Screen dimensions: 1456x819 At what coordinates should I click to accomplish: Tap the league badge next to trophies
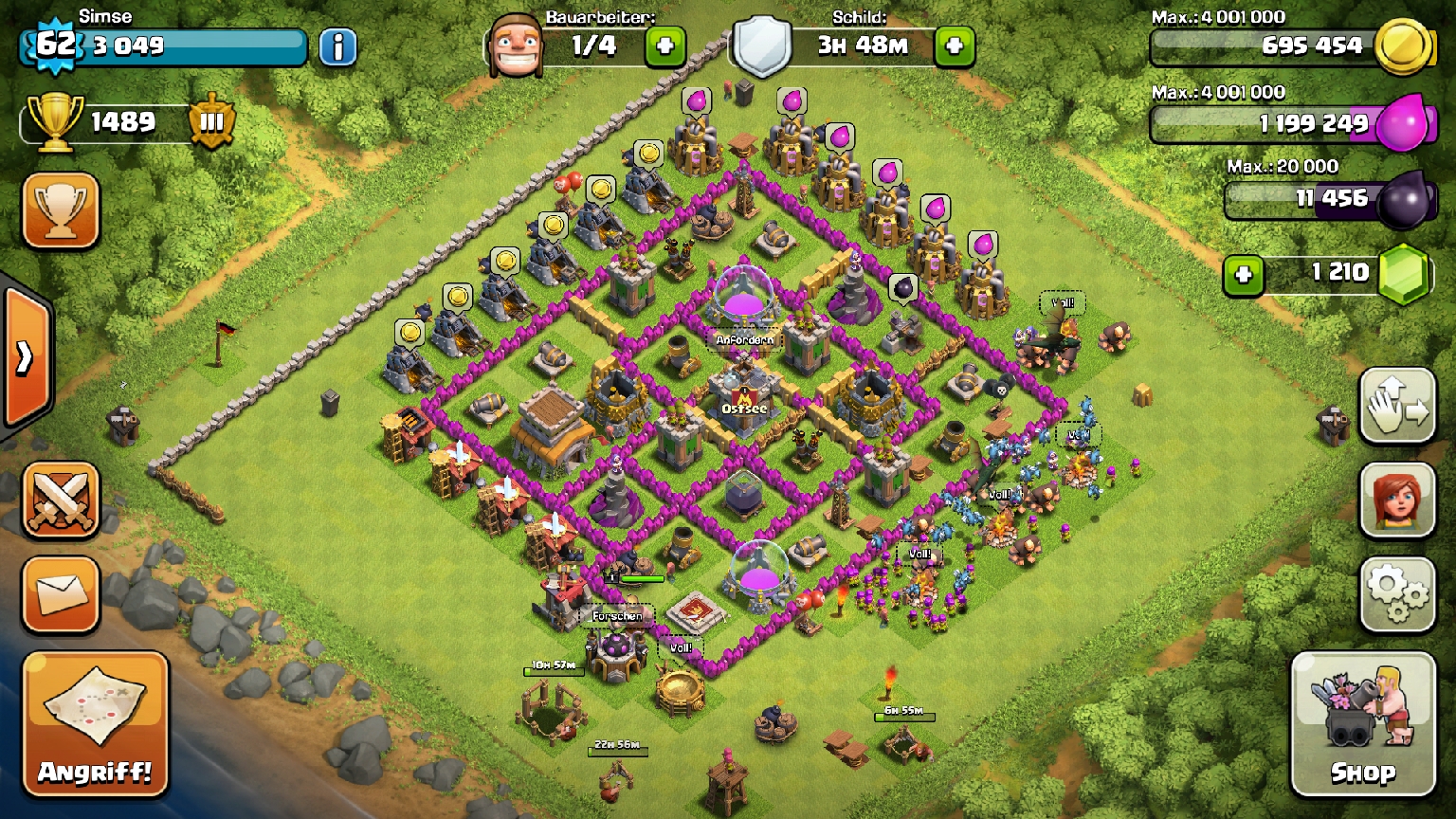[x=210, y=121]
